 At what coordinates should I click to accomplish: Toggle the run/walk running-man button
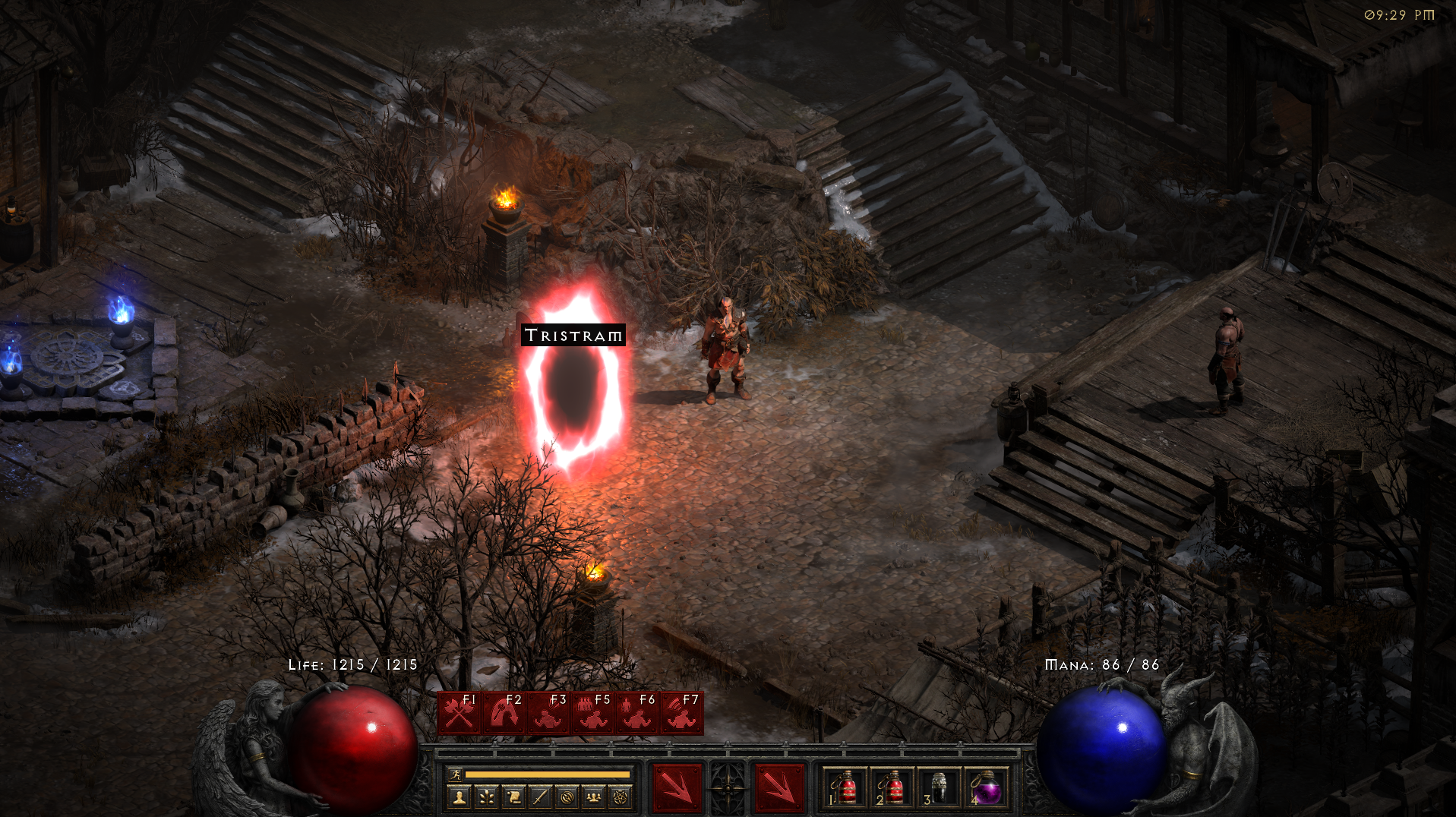pyautogui.click(x=455, y=774)
